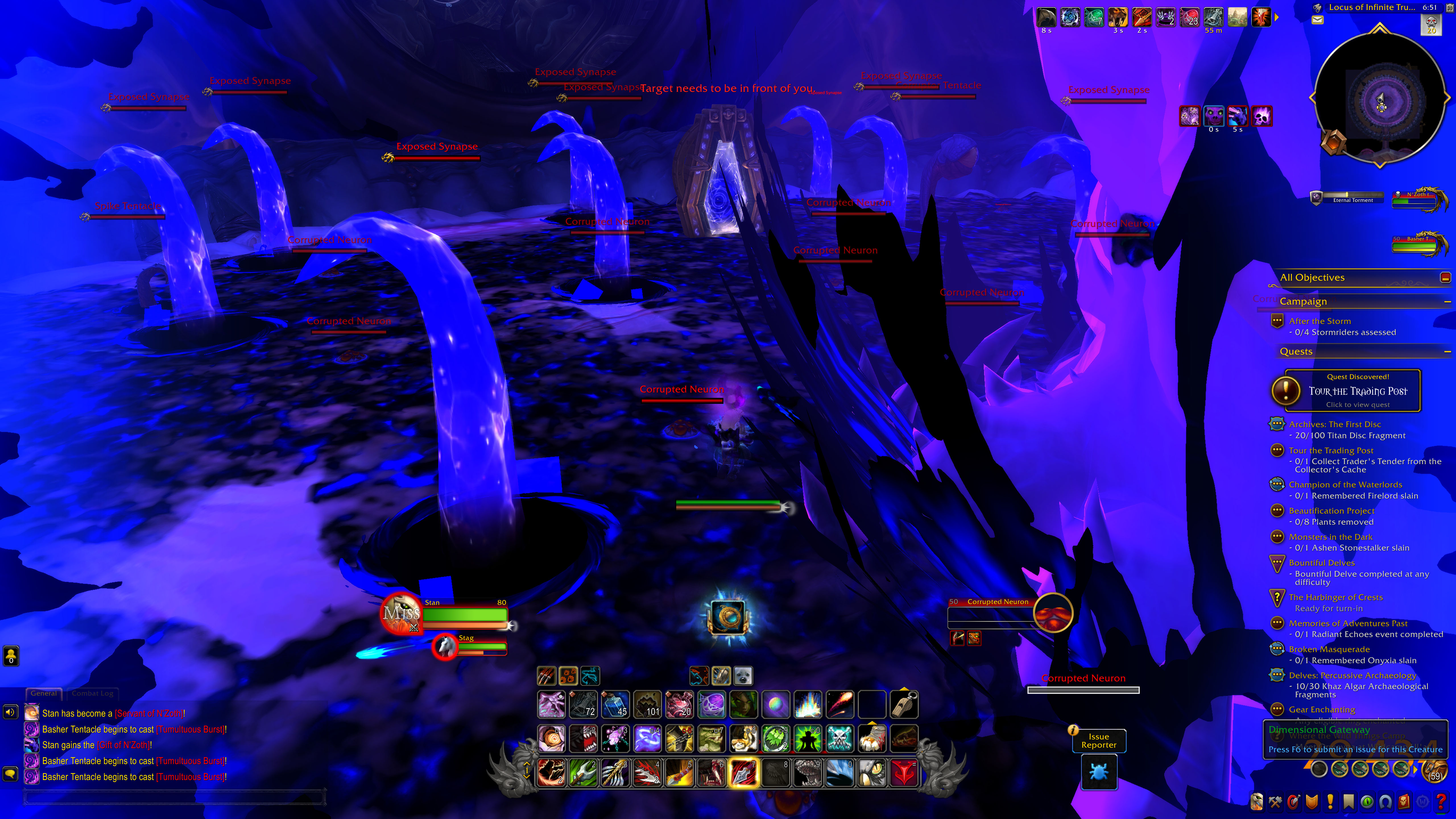Open the Professions panel crossed-hammers icon
1456x819 pixels.
1275,802
